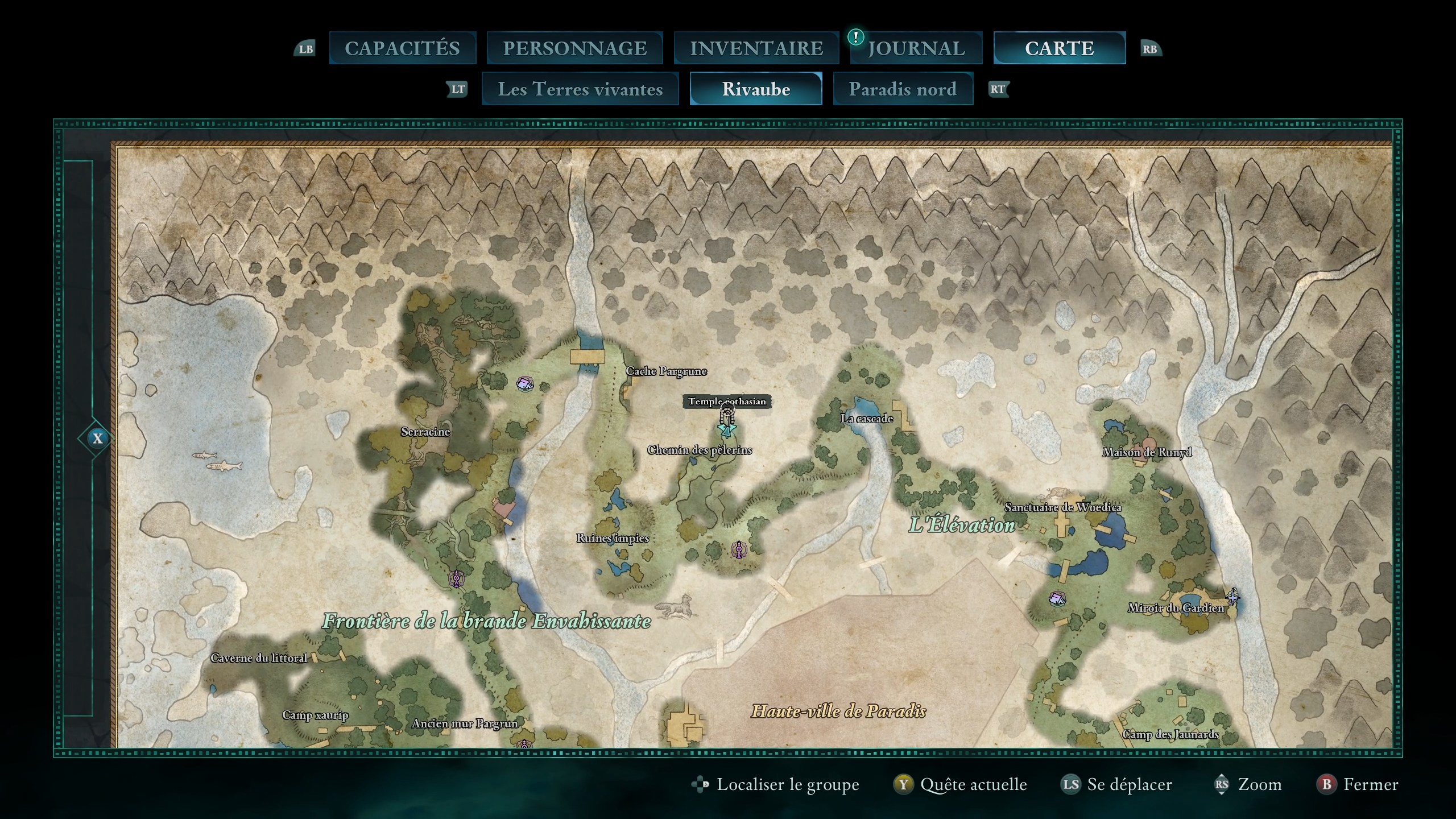This screenshot has width=1456, height=819.
Task: Select the purple marker south of Serracine
Action: [456, 579]
